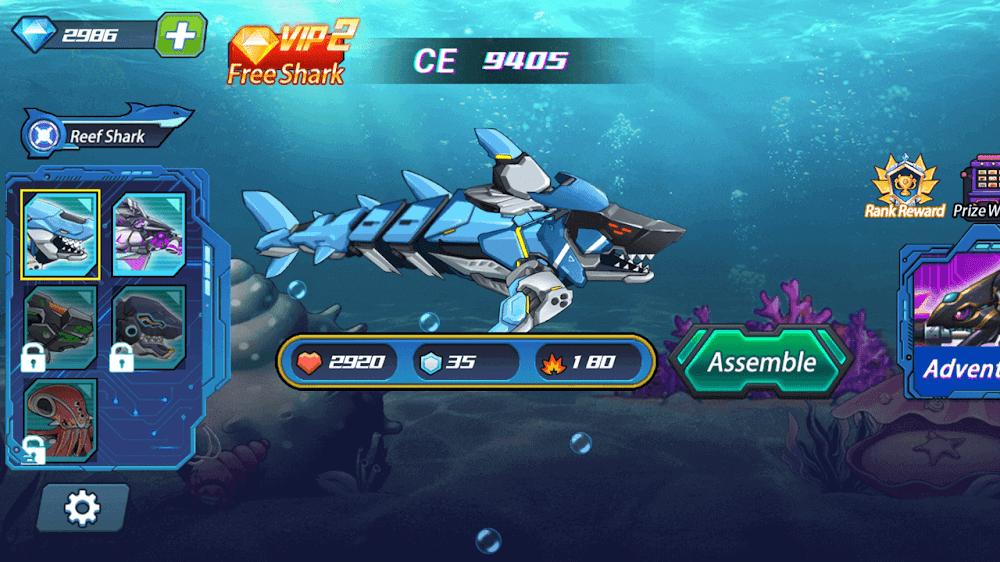This screenshot has width=1000, height=562.
Task: Open the Rank Reward trophy
Action: [904, 187]
